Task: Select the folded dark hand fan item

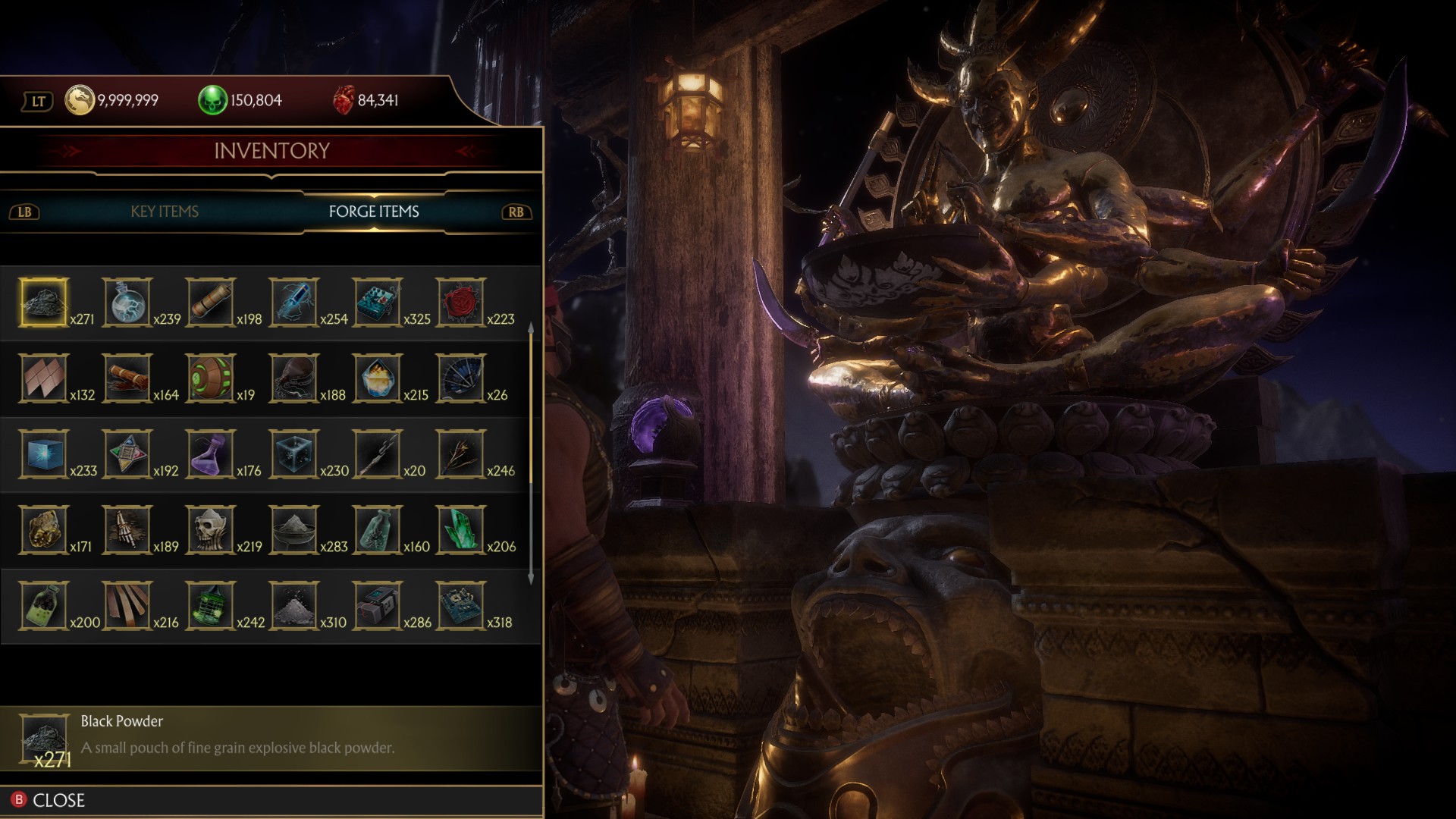Action: point(460,378)
